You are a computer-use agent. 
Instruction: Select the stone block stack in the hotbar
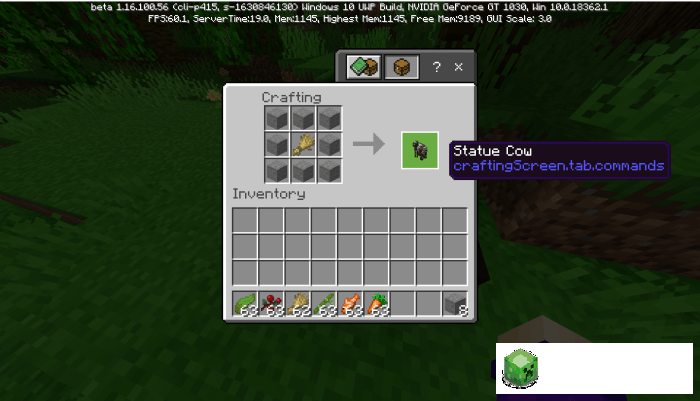point(455,303)
